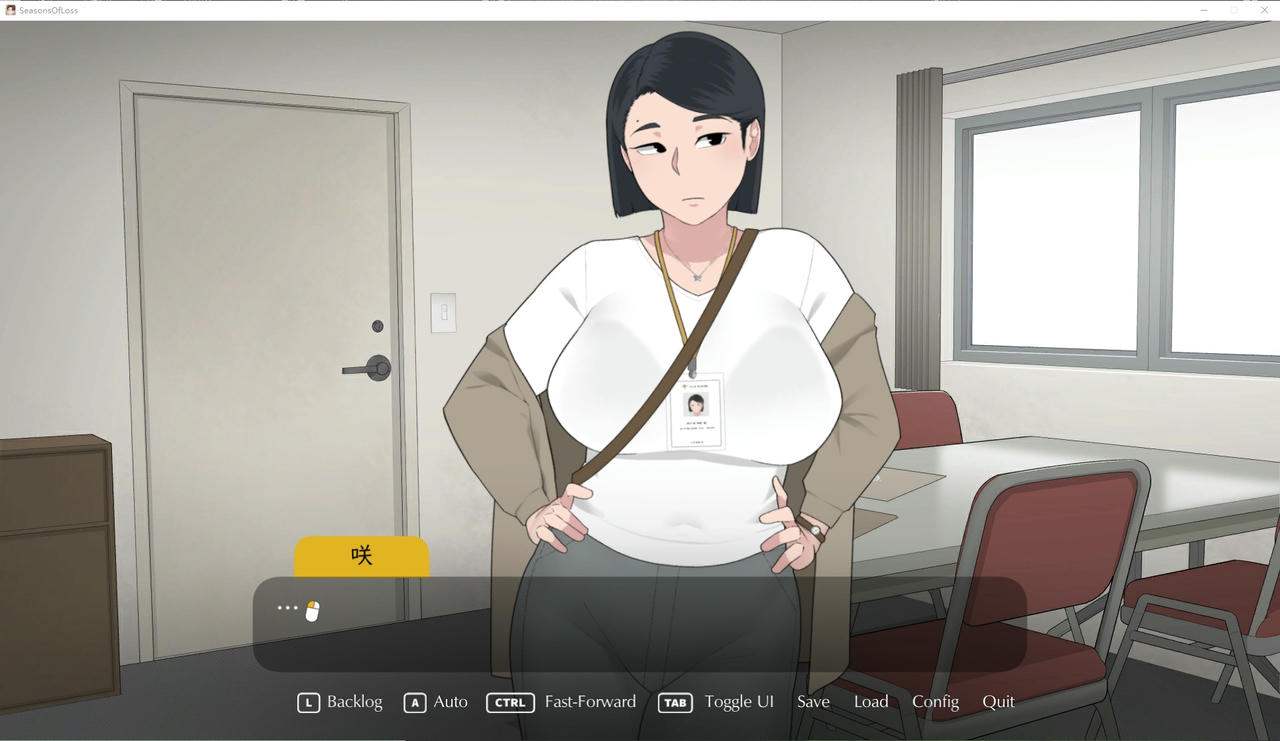Screen dimensions: 1280x741
Task: Toggle UI to hide the interface
Action: tap(739, 702)
